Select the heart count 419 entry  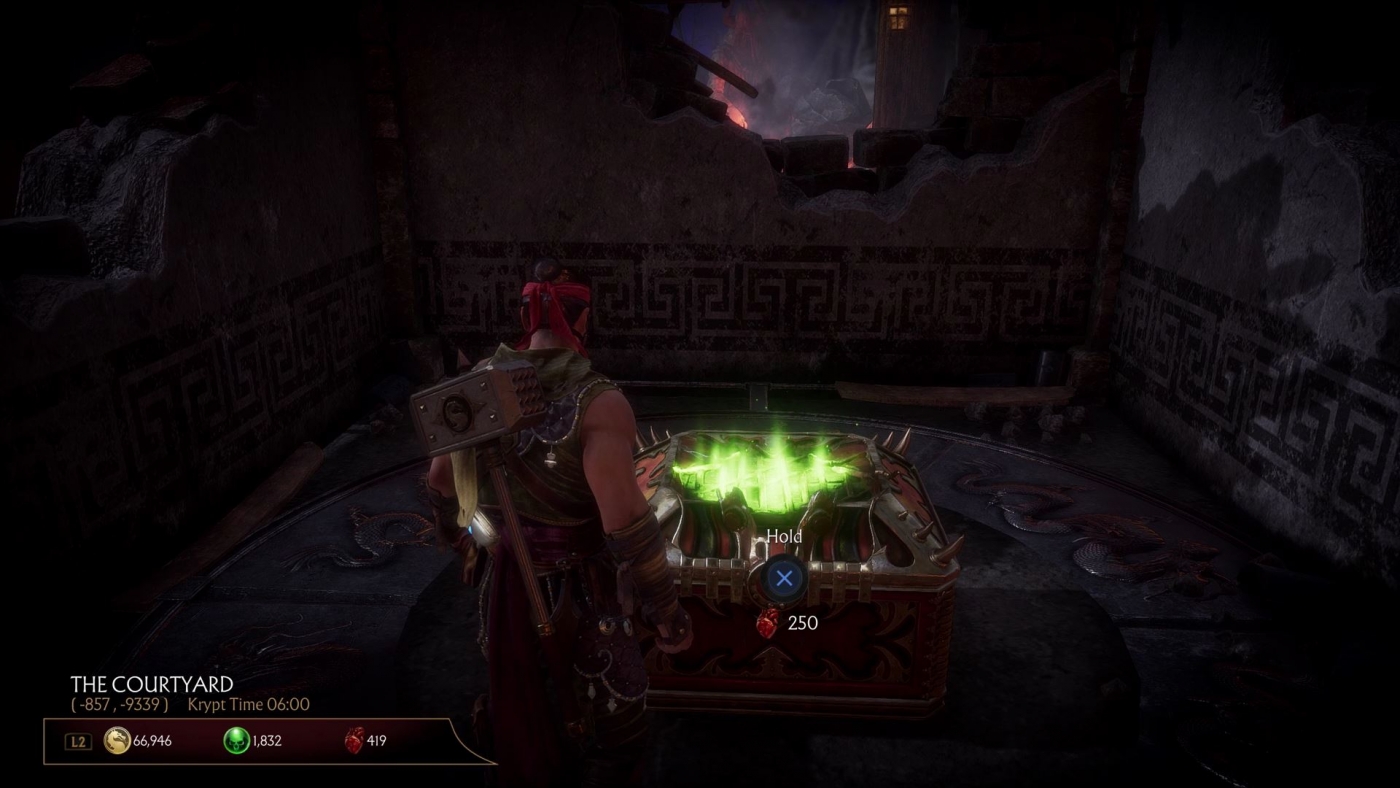coord(376,741)
